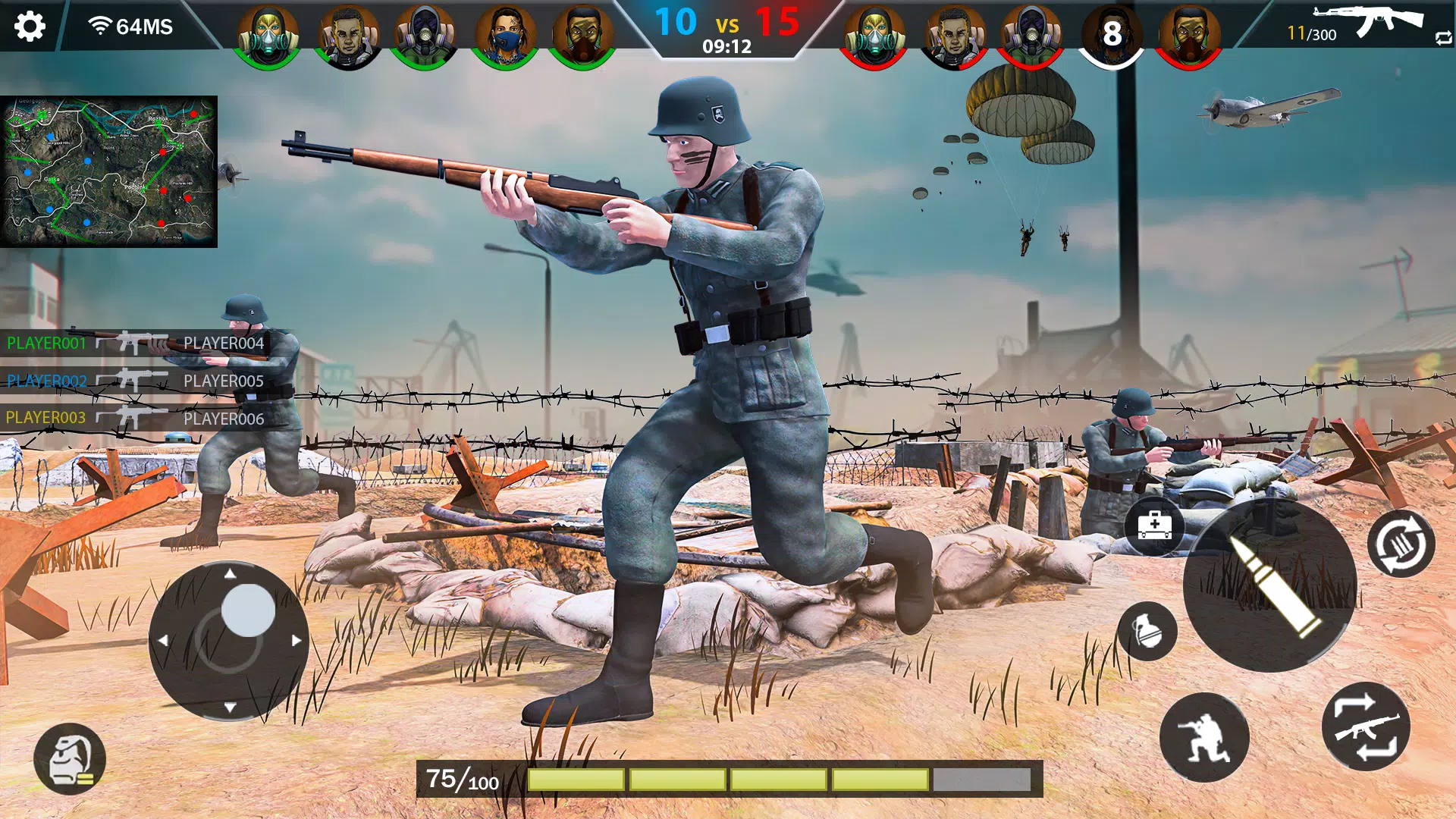Use the medkit button
This screenshot has width=1456, height=819.
(x=1153, y=525)
